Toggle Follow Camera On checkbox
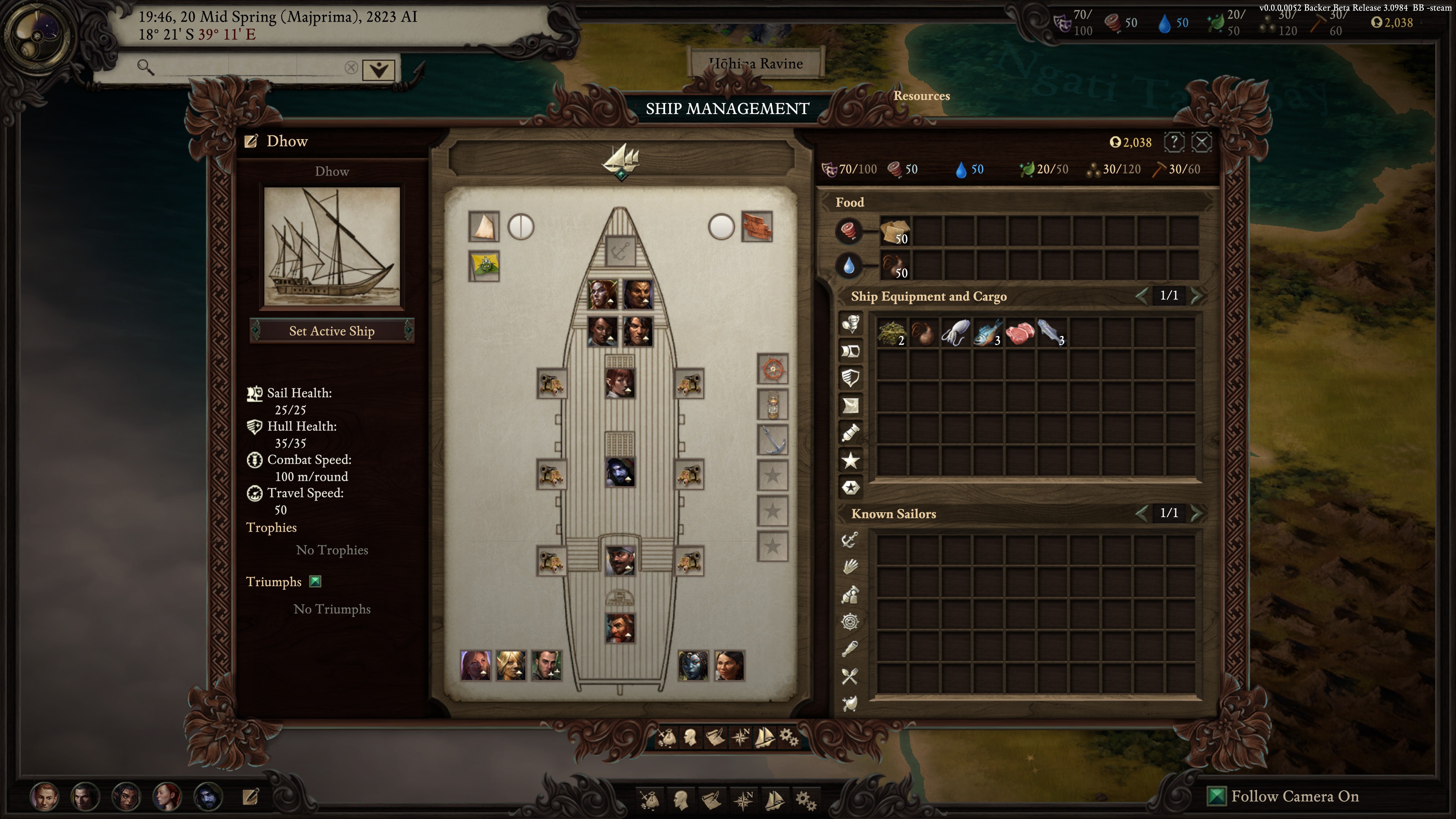 1215,796
